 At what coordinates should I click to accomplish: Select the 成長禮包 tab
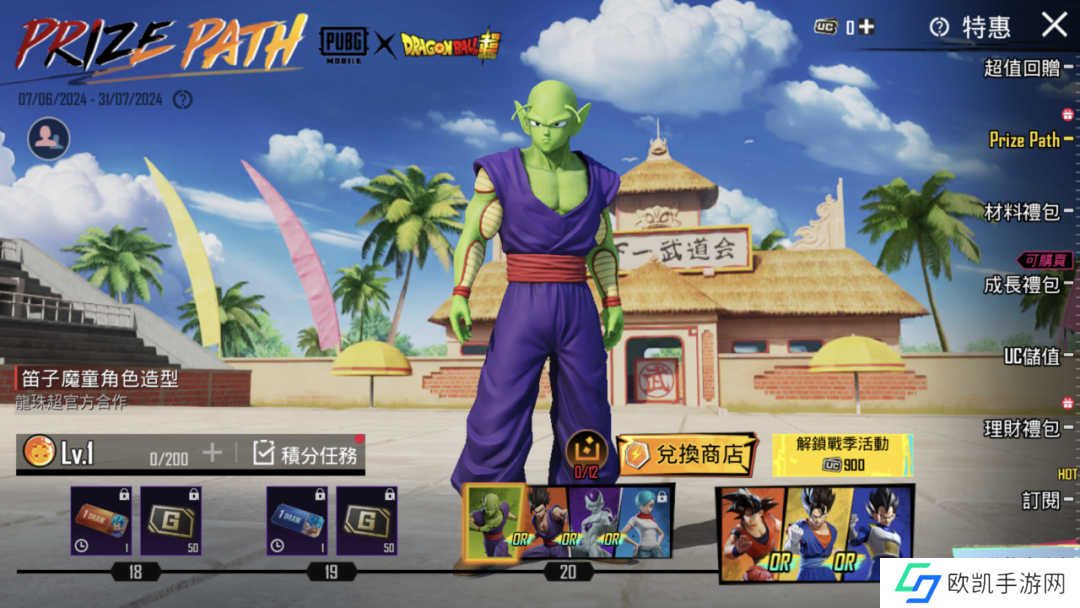click(x=1021, y=285)
